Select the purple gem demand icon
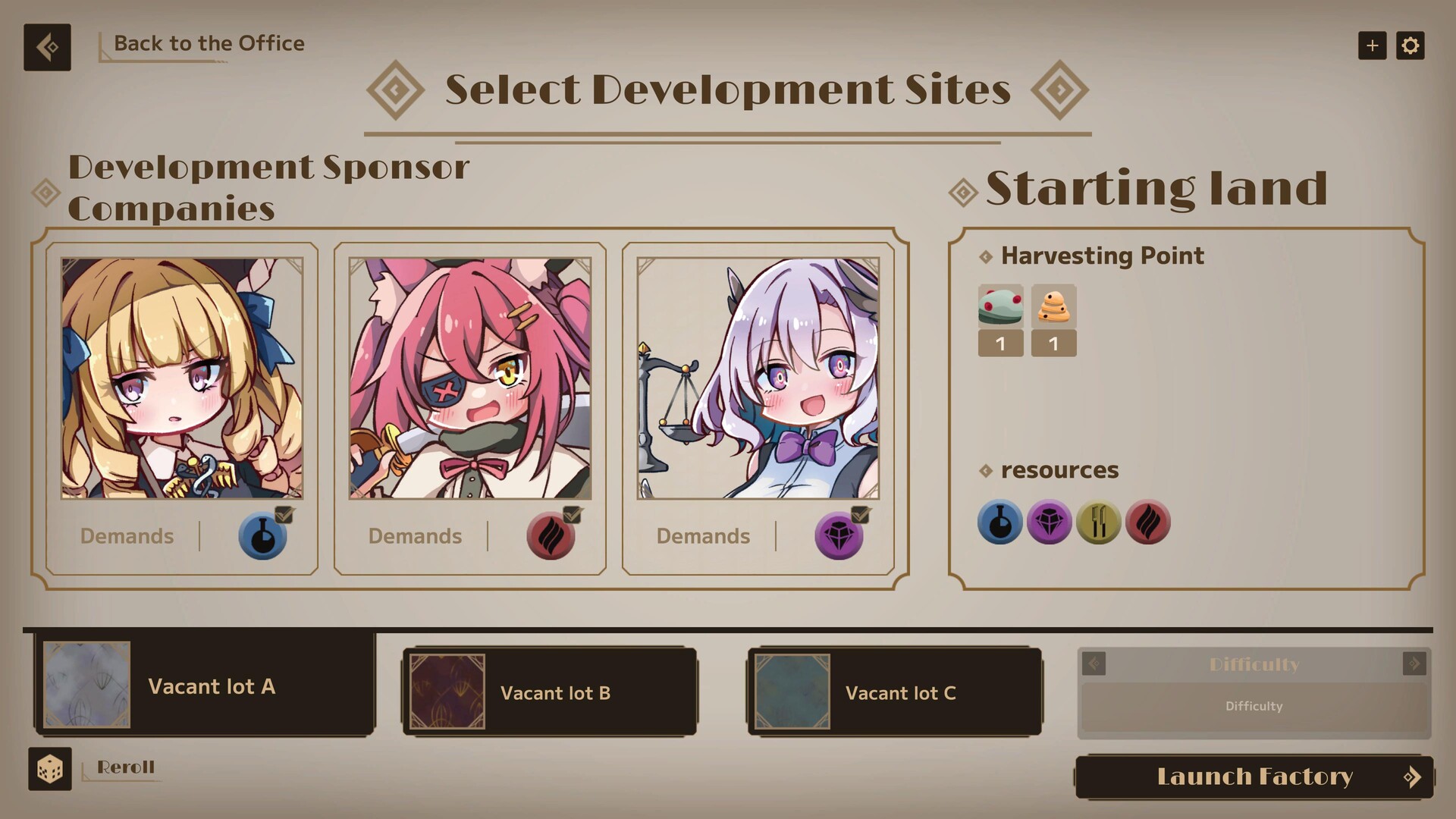The width and height of the screenshot is (1456, 819). 839,536
